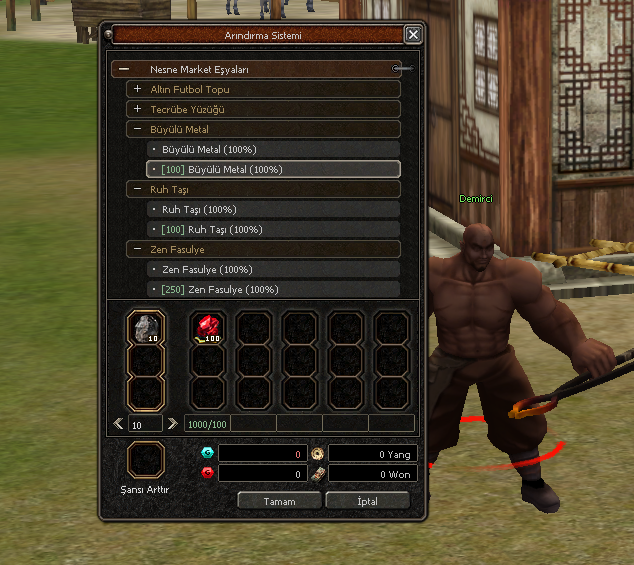
Task: Cancel with the İptal button
Action: click(x=367, y=501)
